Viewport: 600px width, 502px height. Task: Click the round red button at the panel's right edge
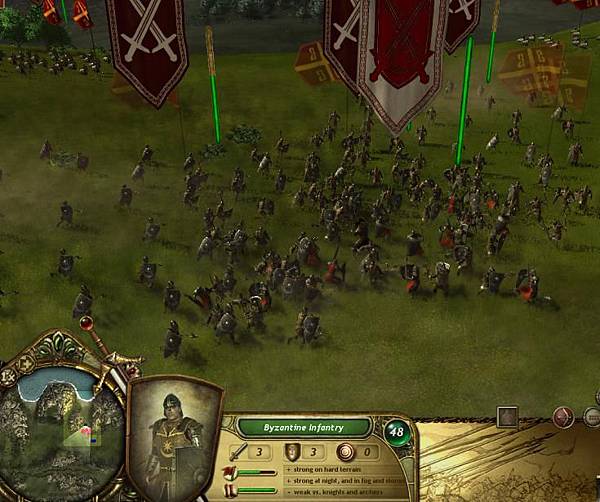pos(565,417)
